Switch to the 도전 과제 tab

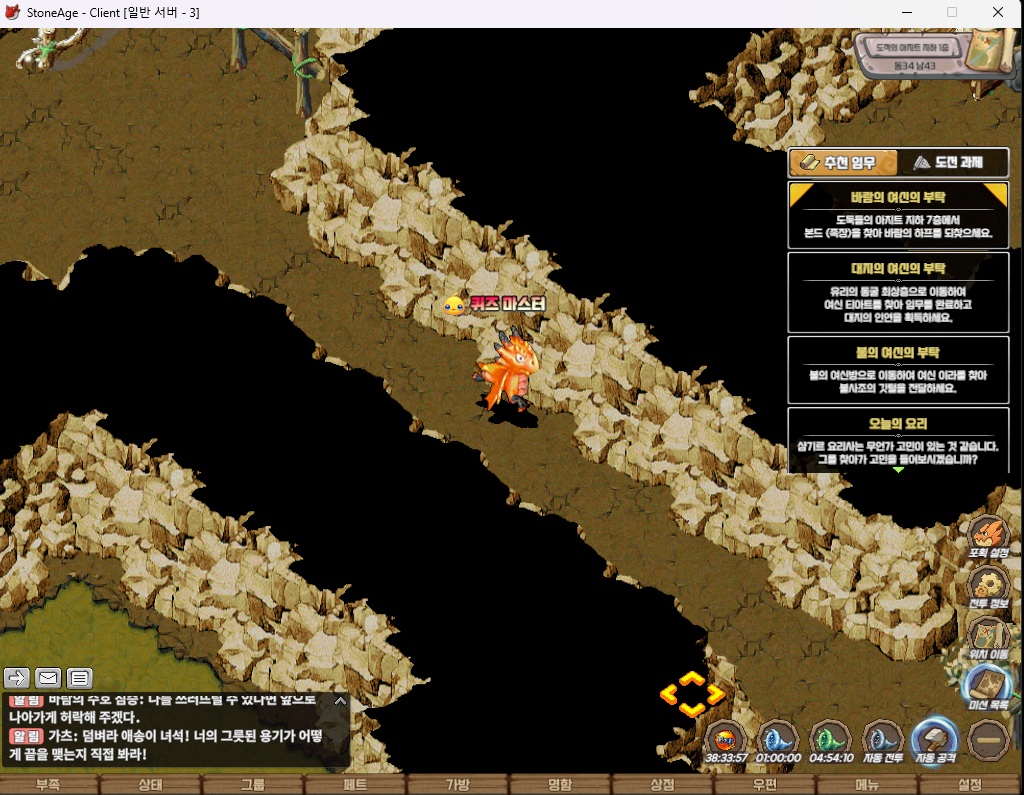[953, 163]
